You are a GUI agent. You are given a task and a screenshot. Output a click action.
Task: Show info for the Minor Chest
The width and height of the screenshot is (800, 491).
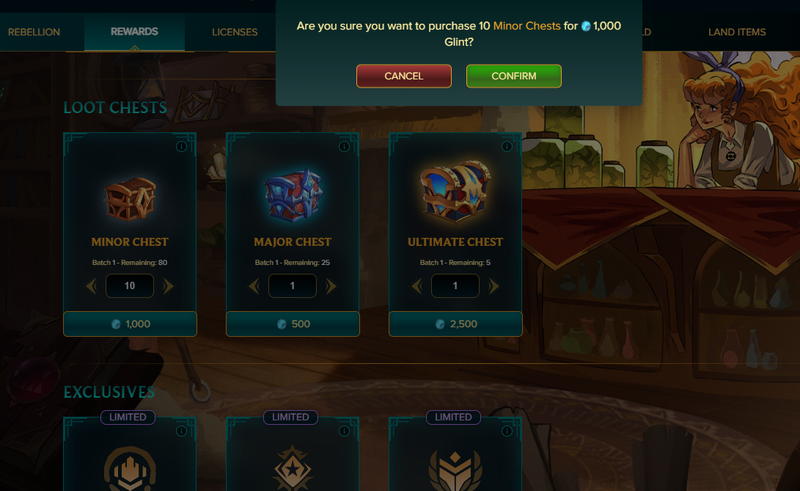[x=181, y=146]
